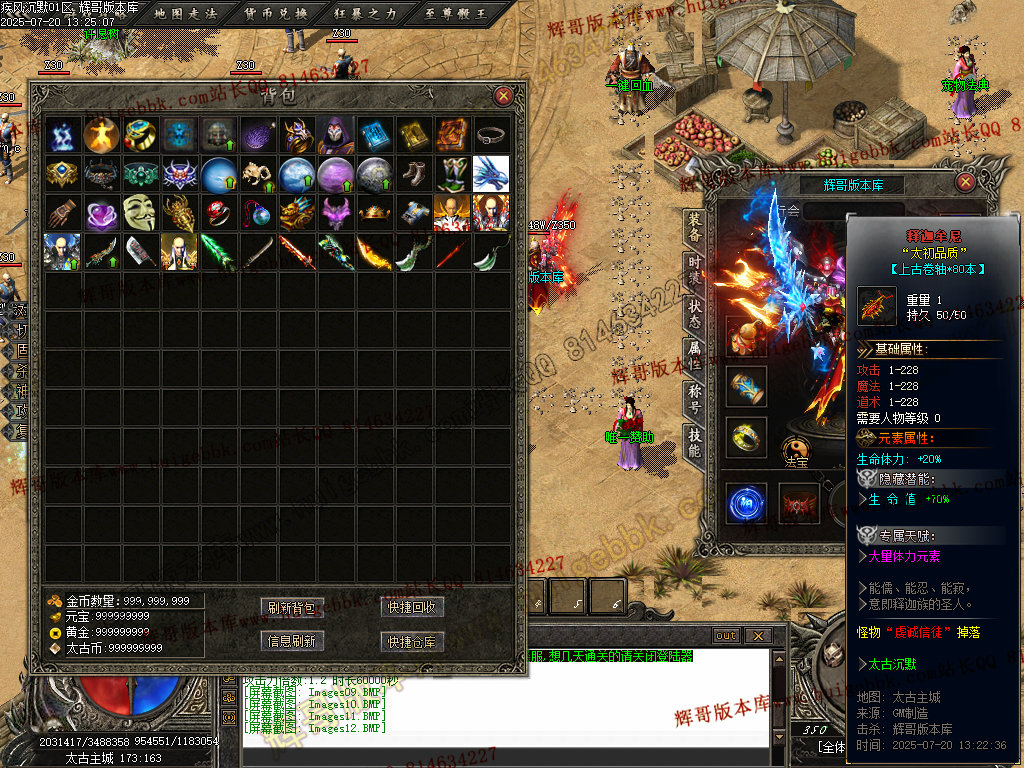The height and width of the screenshot is (768, 1024).
Task: Close the 背包 inventory window
Action: (504, 96)
